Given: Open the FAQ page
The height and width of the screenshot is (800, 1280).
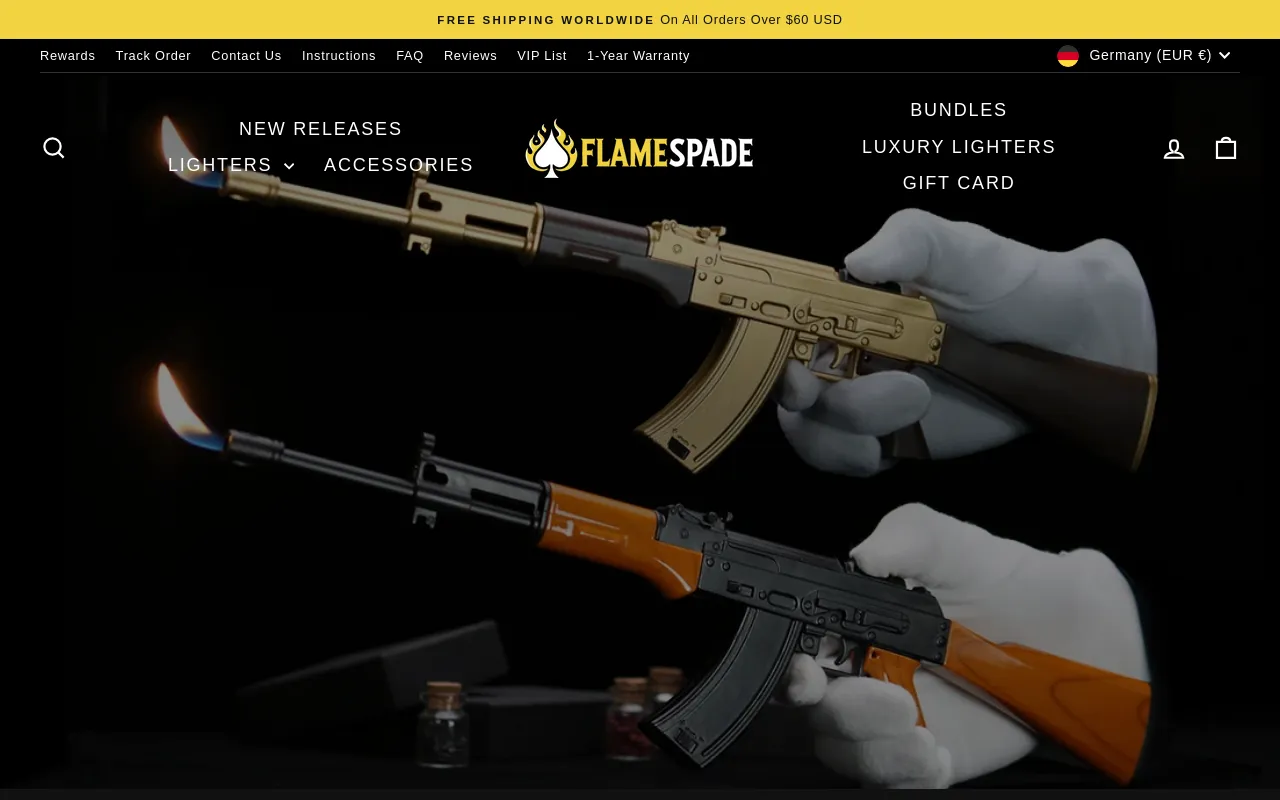Looking at the screenshot, I should (x=410, y=56).
